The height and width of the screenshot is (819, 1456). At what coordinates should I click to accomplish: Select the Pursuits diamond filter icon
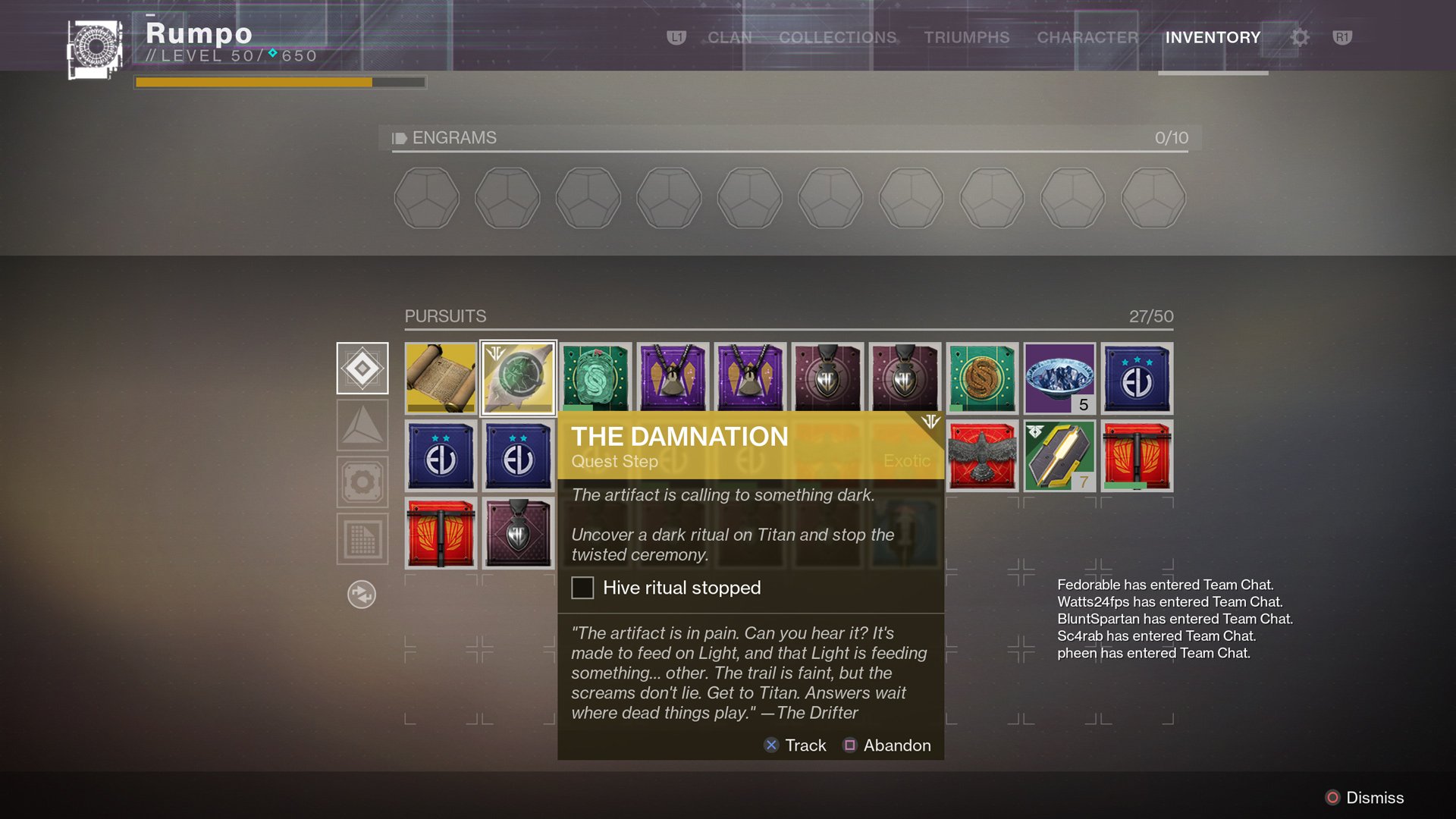(x=362, y=368)
